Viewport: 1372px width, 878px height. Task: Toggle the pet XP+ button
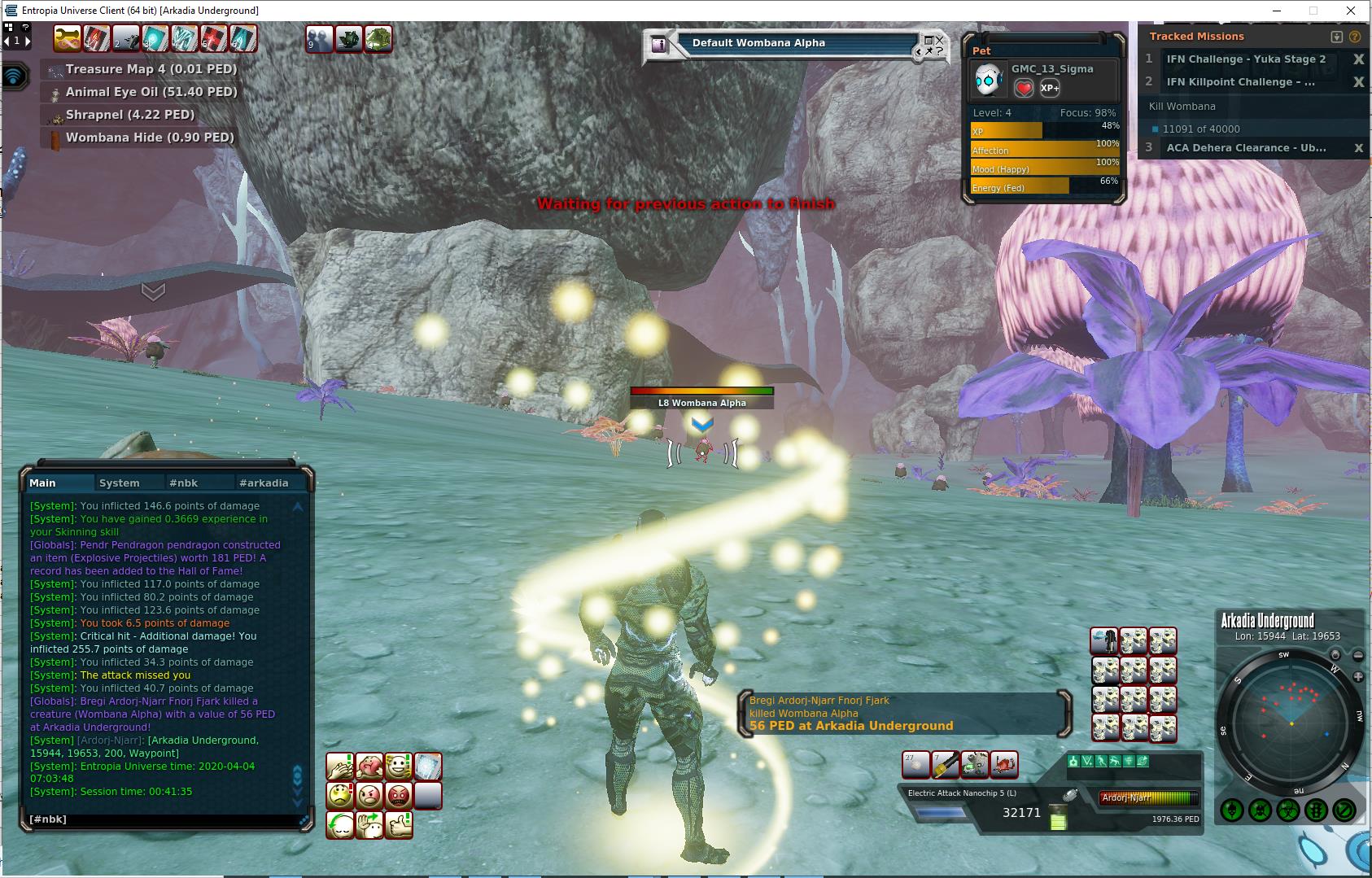coord(1050,88)
